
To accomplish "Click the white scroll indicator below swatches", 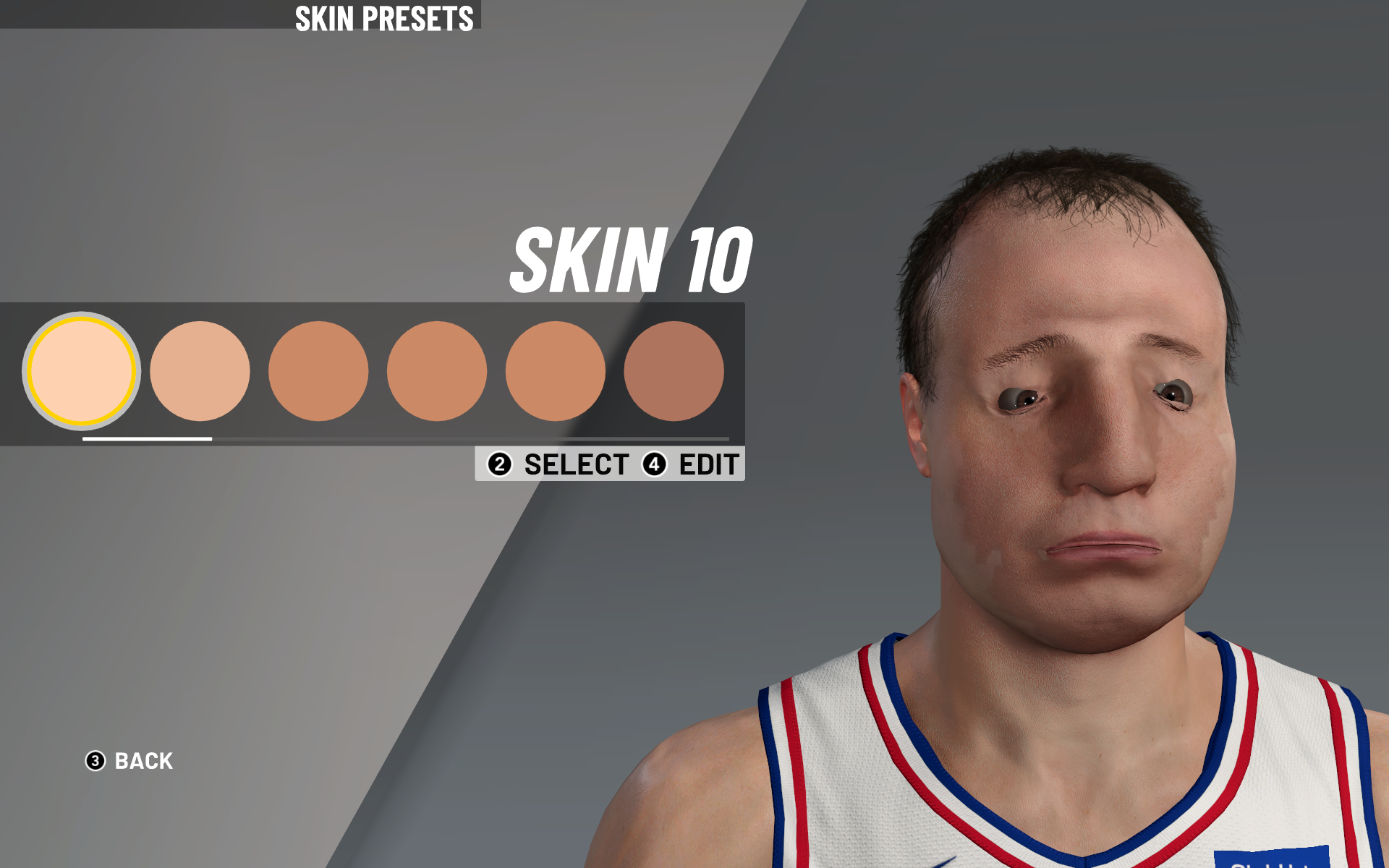I will click(147, 438).
